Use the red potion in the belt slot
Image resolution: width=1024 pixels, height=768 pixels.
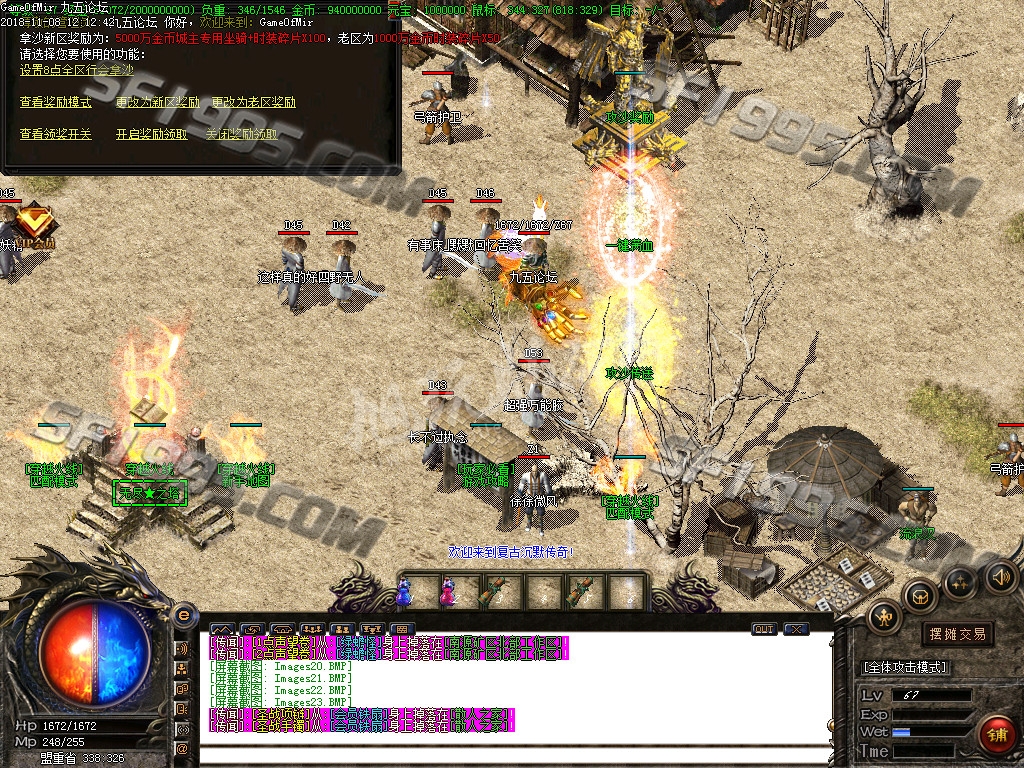[x=447, y=592]
